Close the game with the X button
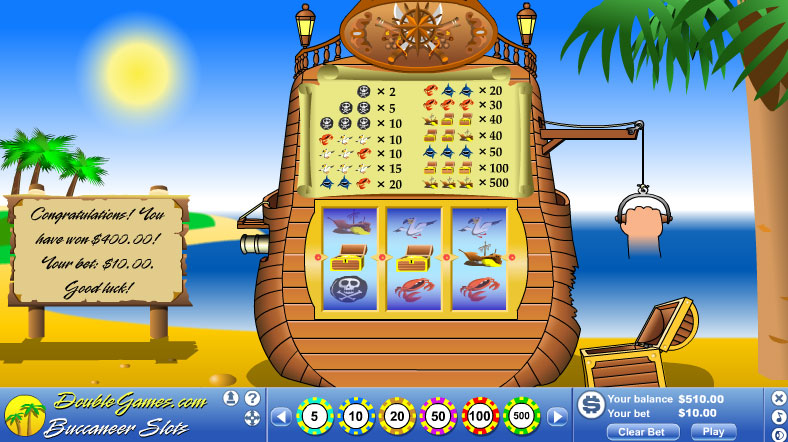788x442 pixels. (x=779, y=398)
